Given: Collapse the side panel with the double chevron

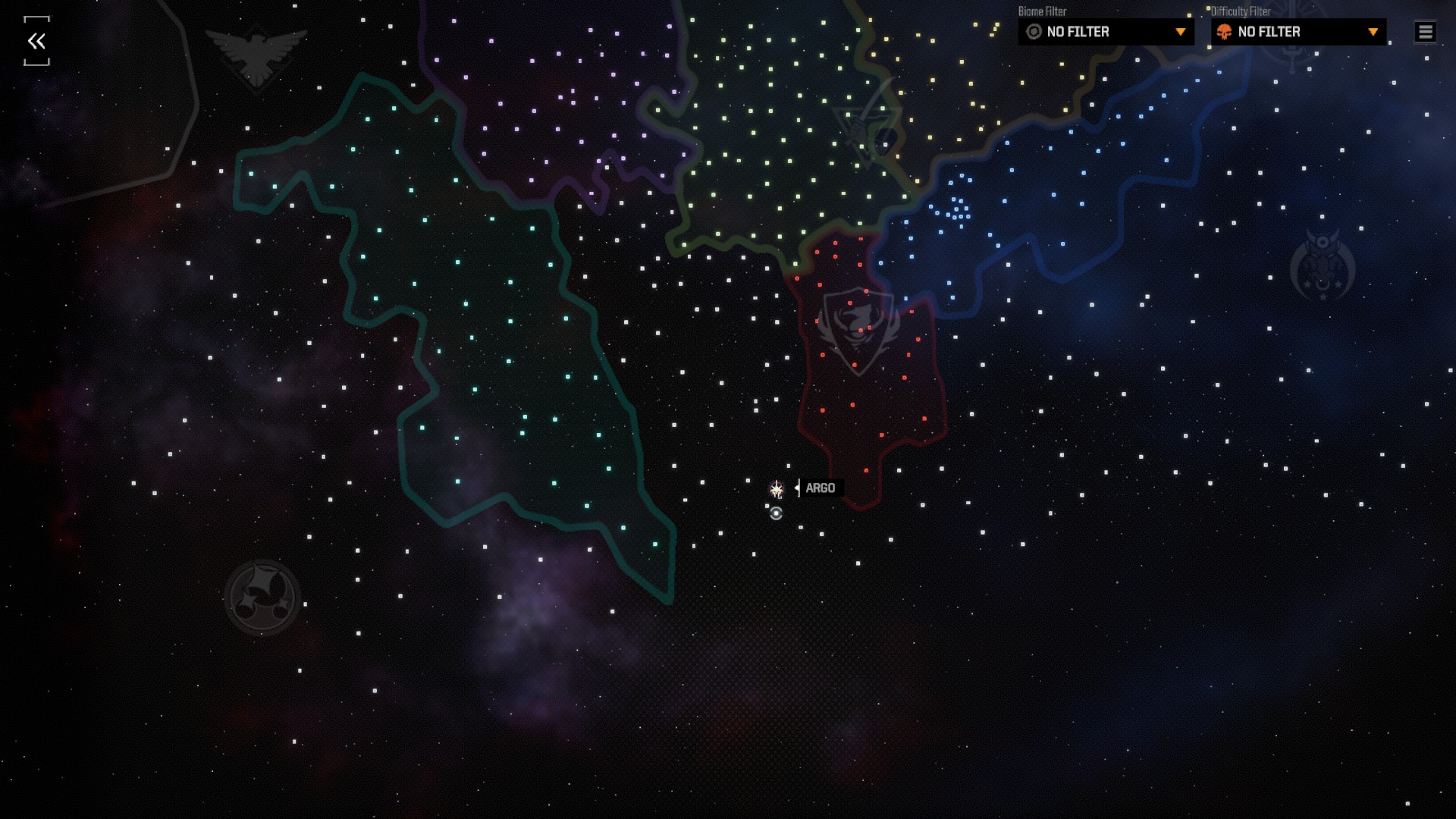Looking at the screenshot, I should pyautogui.click(x=36, y=42).
